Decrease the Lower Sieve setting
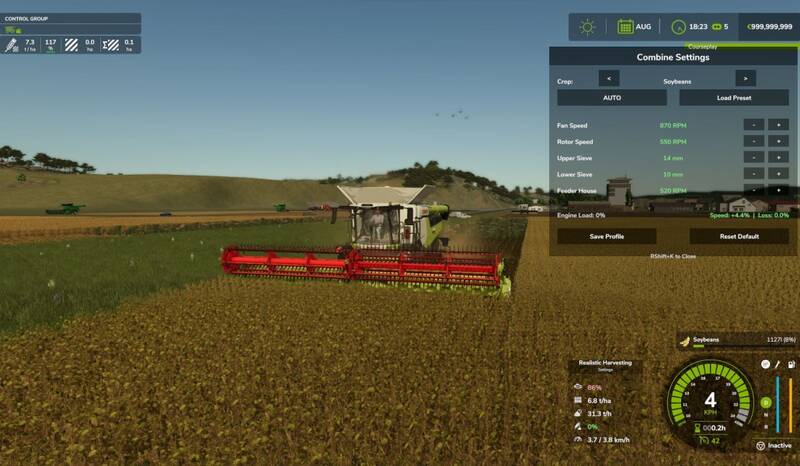Screen dimensions: 800x466 point(753,174)
